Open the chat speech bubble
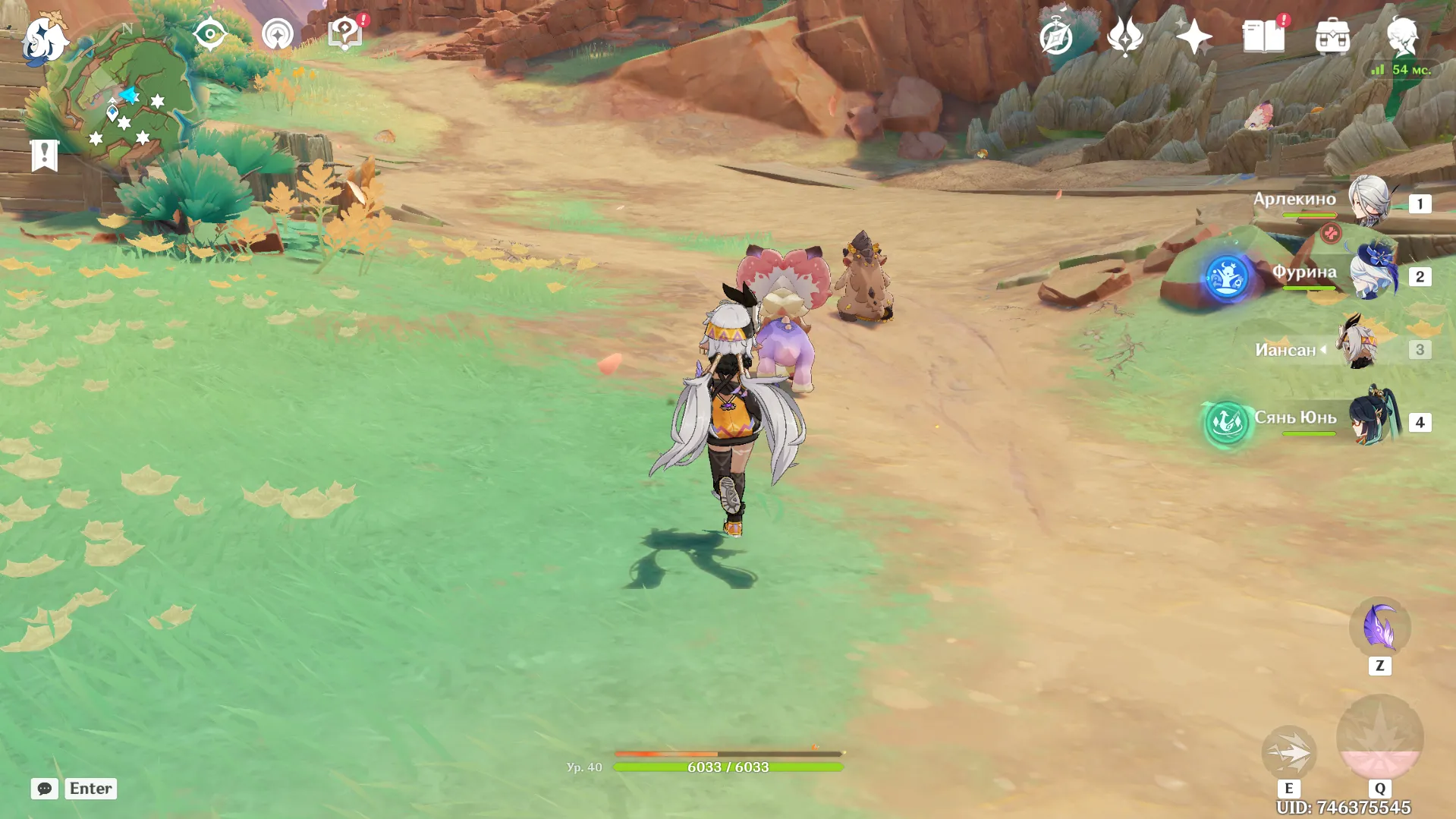This screenshot has height=819, width=1456. click(x=45, y=789)
